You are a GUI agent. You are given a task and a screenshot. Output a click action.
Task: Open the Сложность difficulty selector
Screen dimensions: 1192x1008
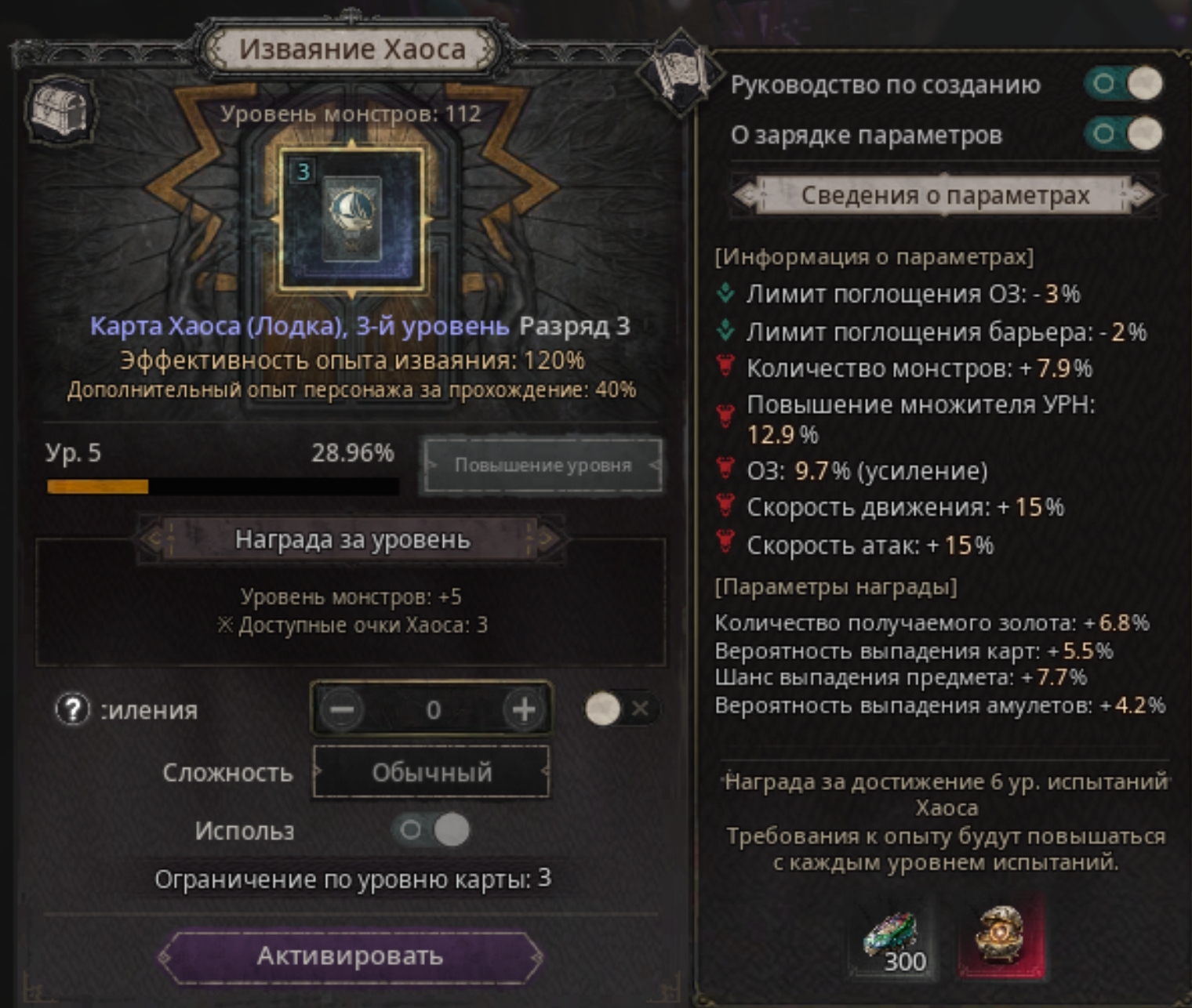(431, 773)
